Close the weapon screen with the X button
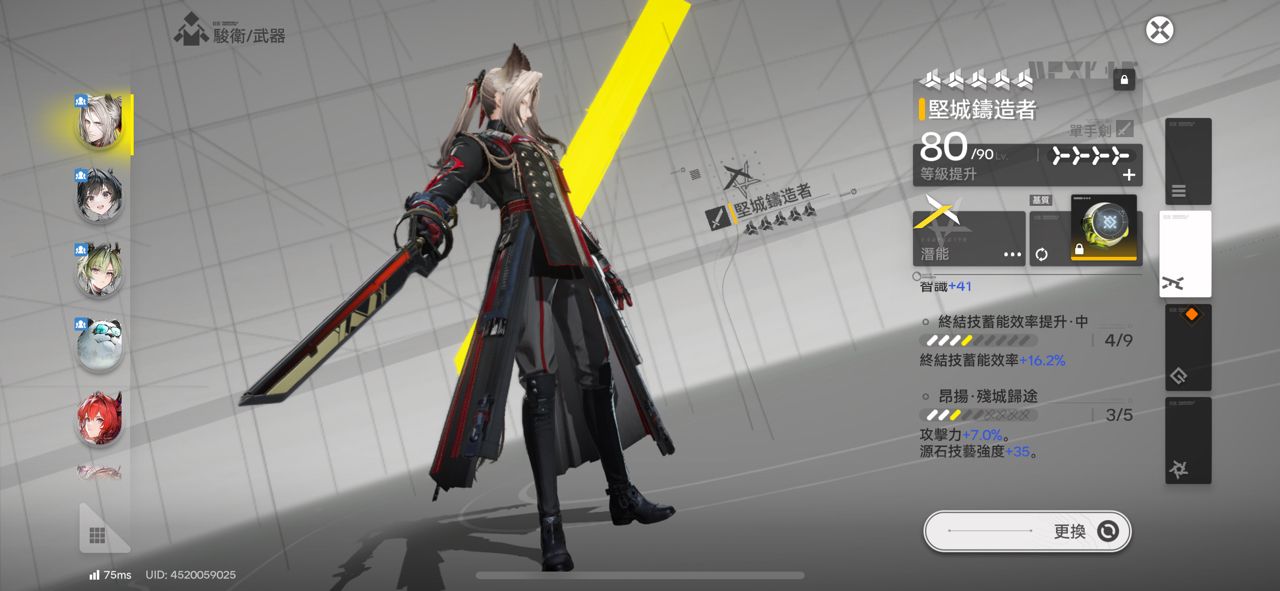This screenshot has height=591, width=1280. pos(1159,30)
